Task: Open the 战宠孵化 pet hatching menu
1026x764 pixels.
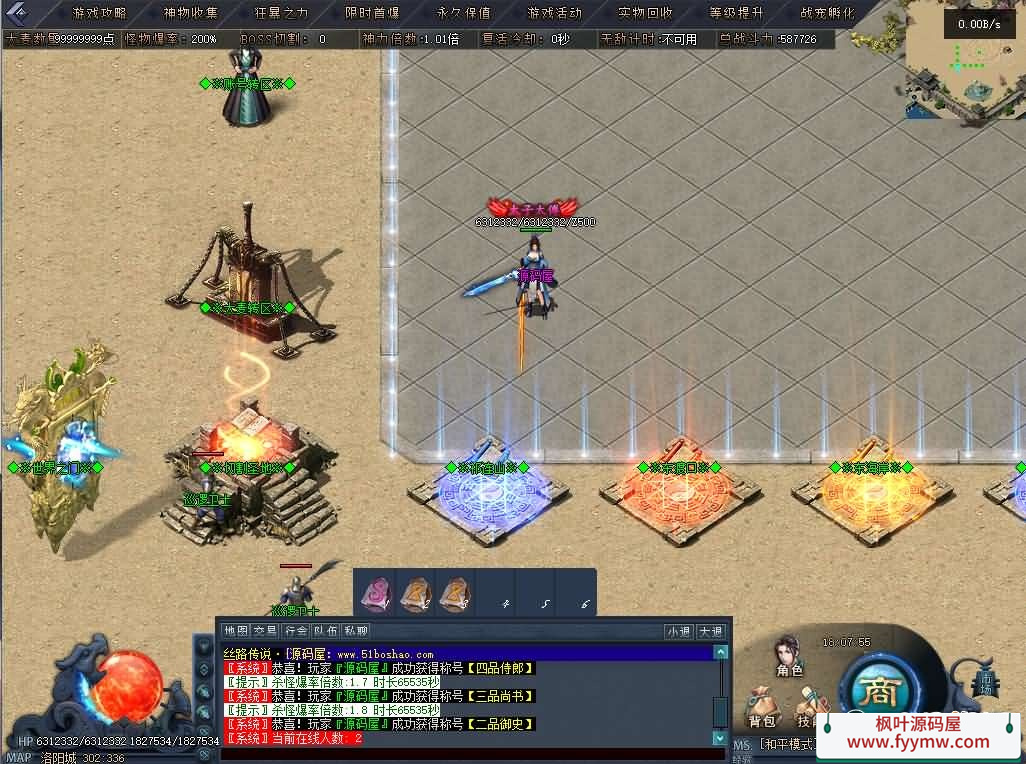Action: click(x=827, y=13)
